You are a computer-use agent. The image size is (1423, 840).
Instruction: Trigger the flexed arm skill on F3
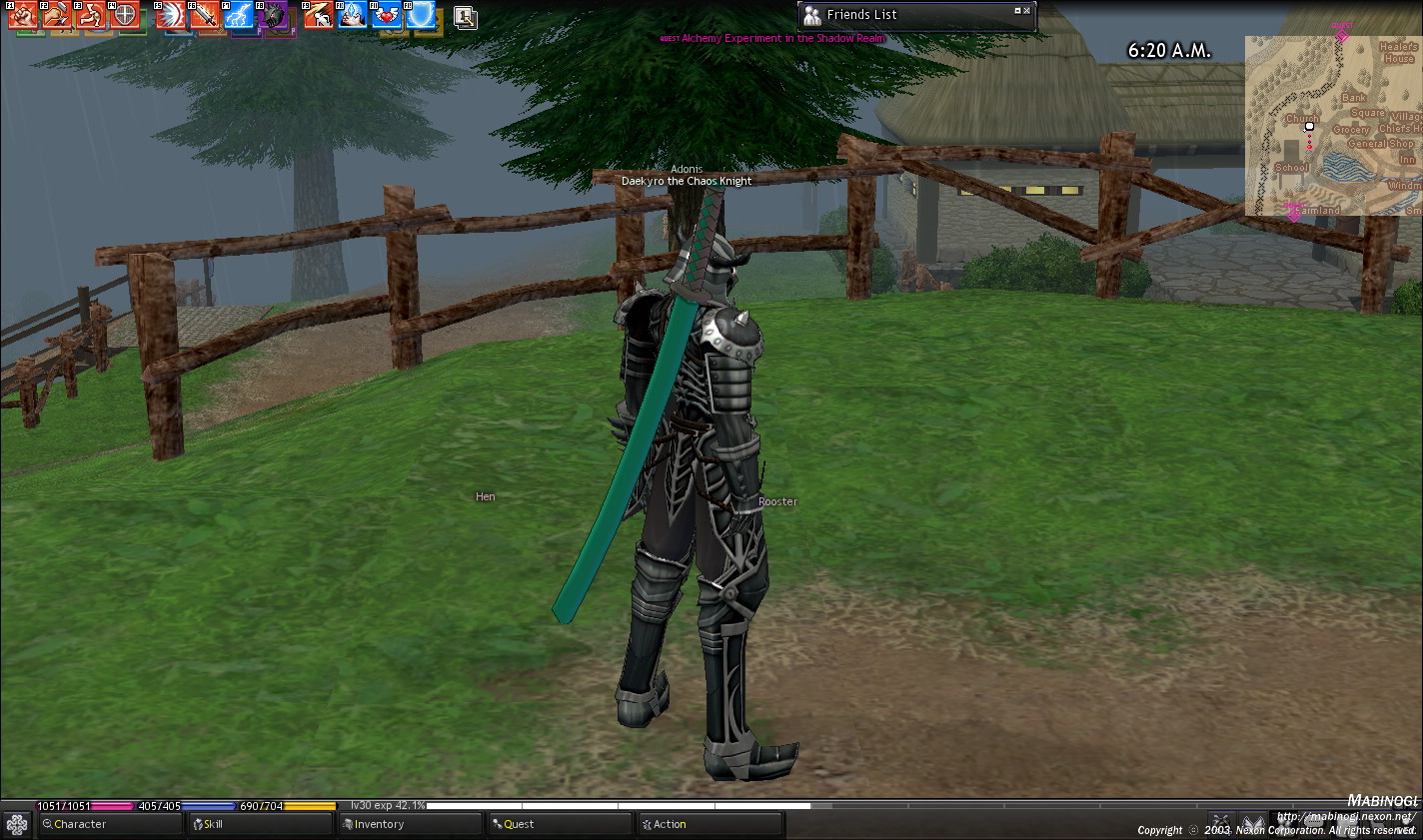coord(91,15)
